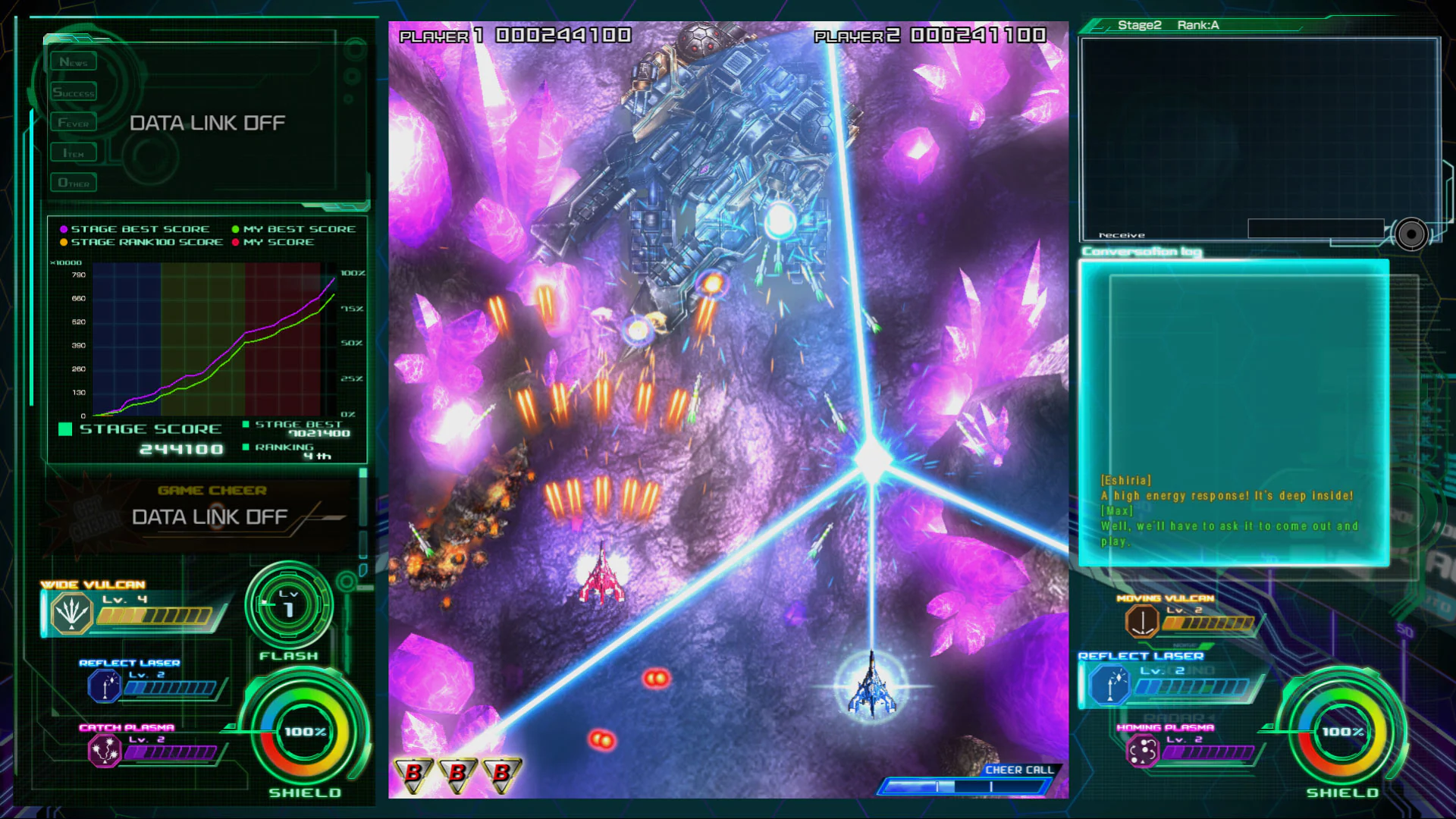Select Player 2's Reflect Laser icon
Screen dimensions: 1456x819
pos(1109,685)
